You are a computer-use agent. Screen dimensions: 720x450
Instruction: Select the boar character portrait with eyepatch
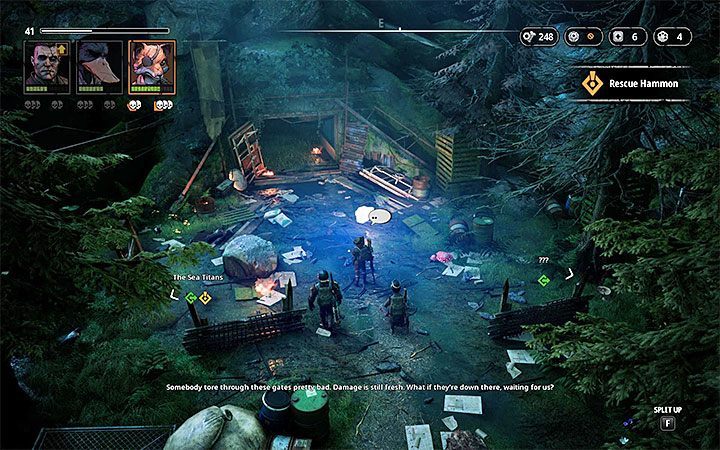pyautogui.click(x=153, y=67)
